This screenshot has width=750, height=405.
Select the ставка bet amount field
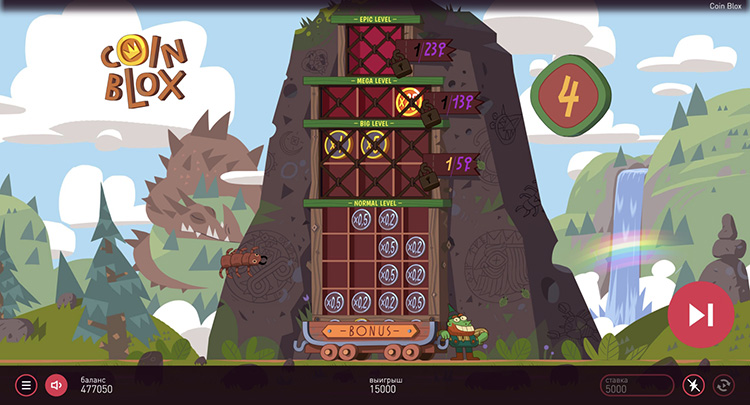[x=636, y=385]
